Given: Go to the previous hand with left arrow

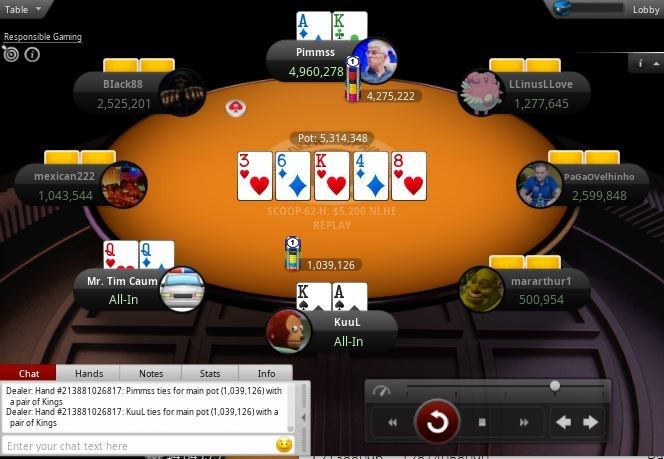Looking at the screenshot, I should [x=565, y=422].
